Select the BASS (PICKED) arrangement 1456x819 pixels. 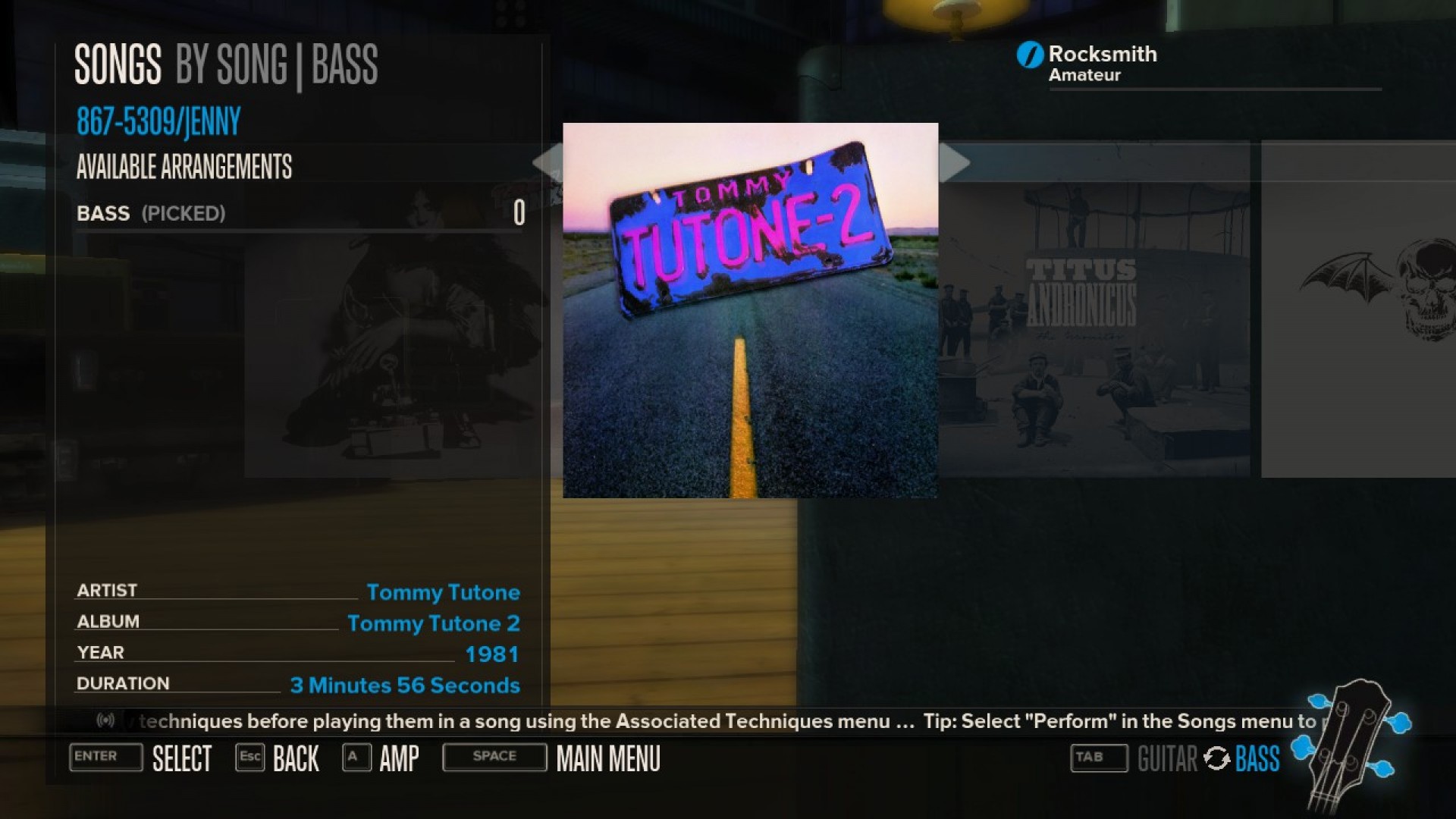pos(150,213)
